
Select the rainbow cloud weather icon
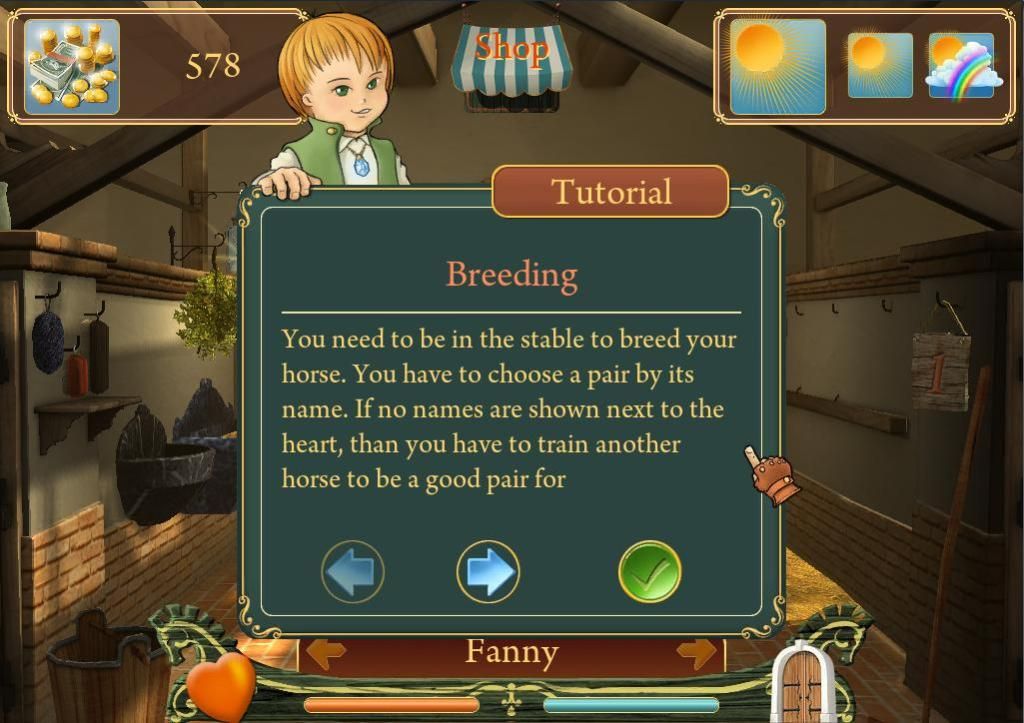(x=962, y=65)
